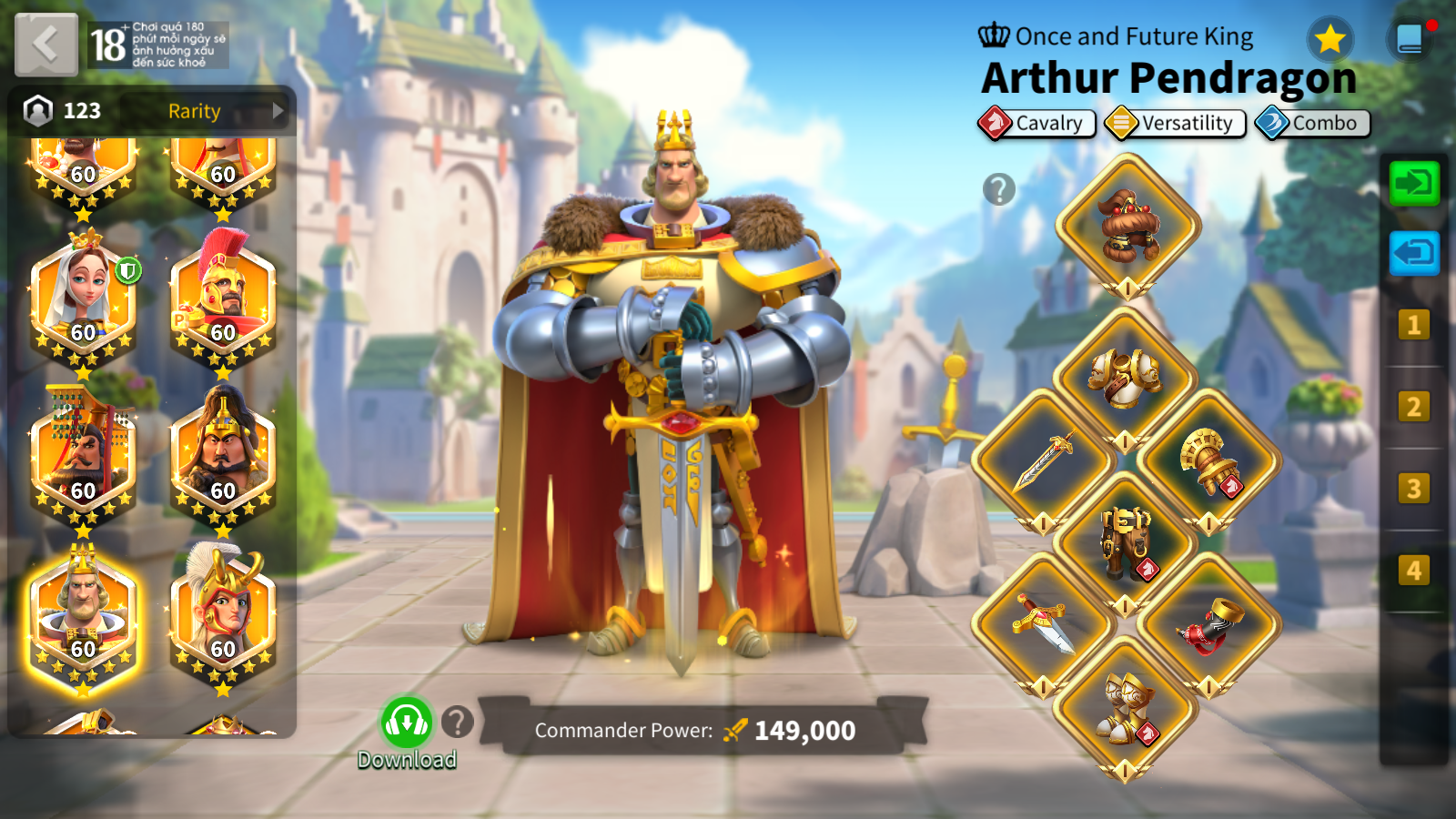Open the equipment help question mark
The width and height of the screenshot is (1456, 819).
pos(999,189)
